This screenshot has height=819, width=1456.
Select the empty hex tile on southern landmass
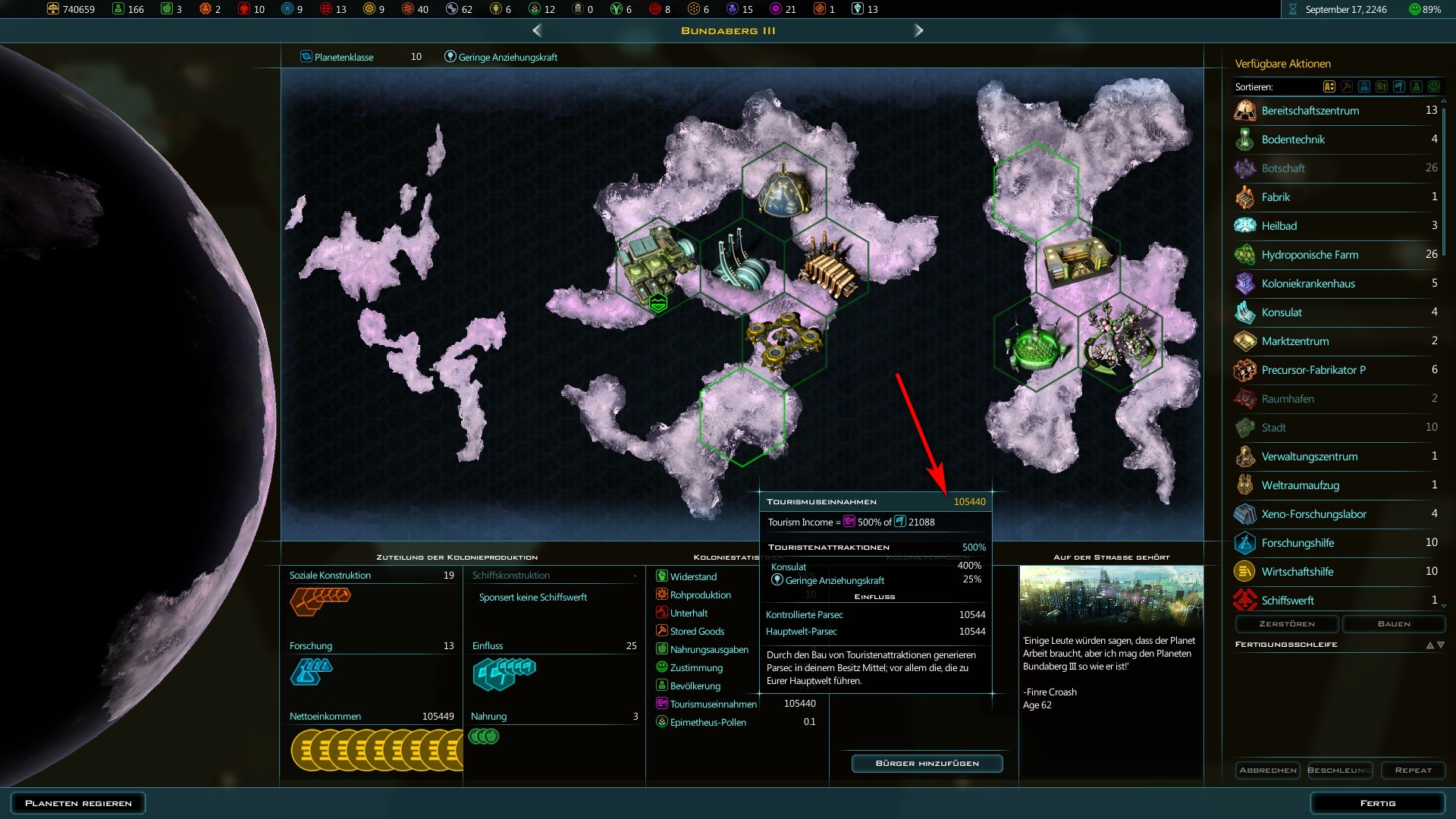[x=742, y=415]
